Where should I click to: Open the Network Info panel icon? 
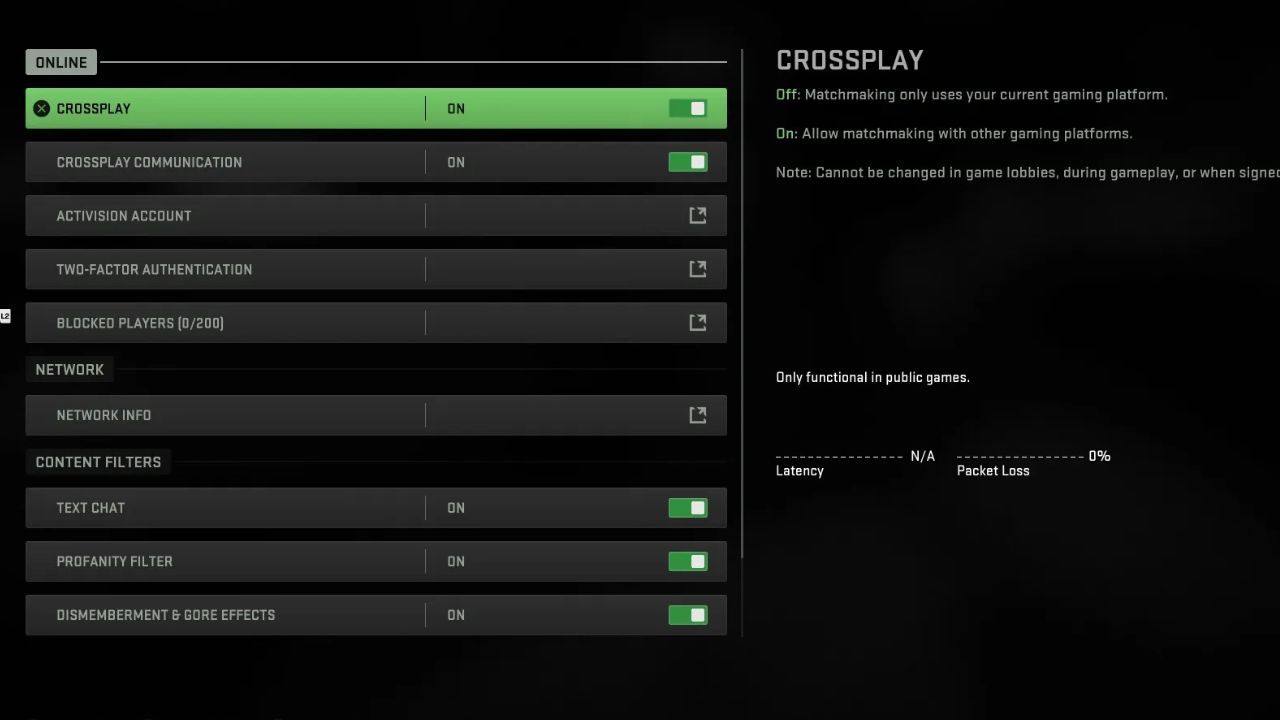pyautogui.click(x=698, y=415)
